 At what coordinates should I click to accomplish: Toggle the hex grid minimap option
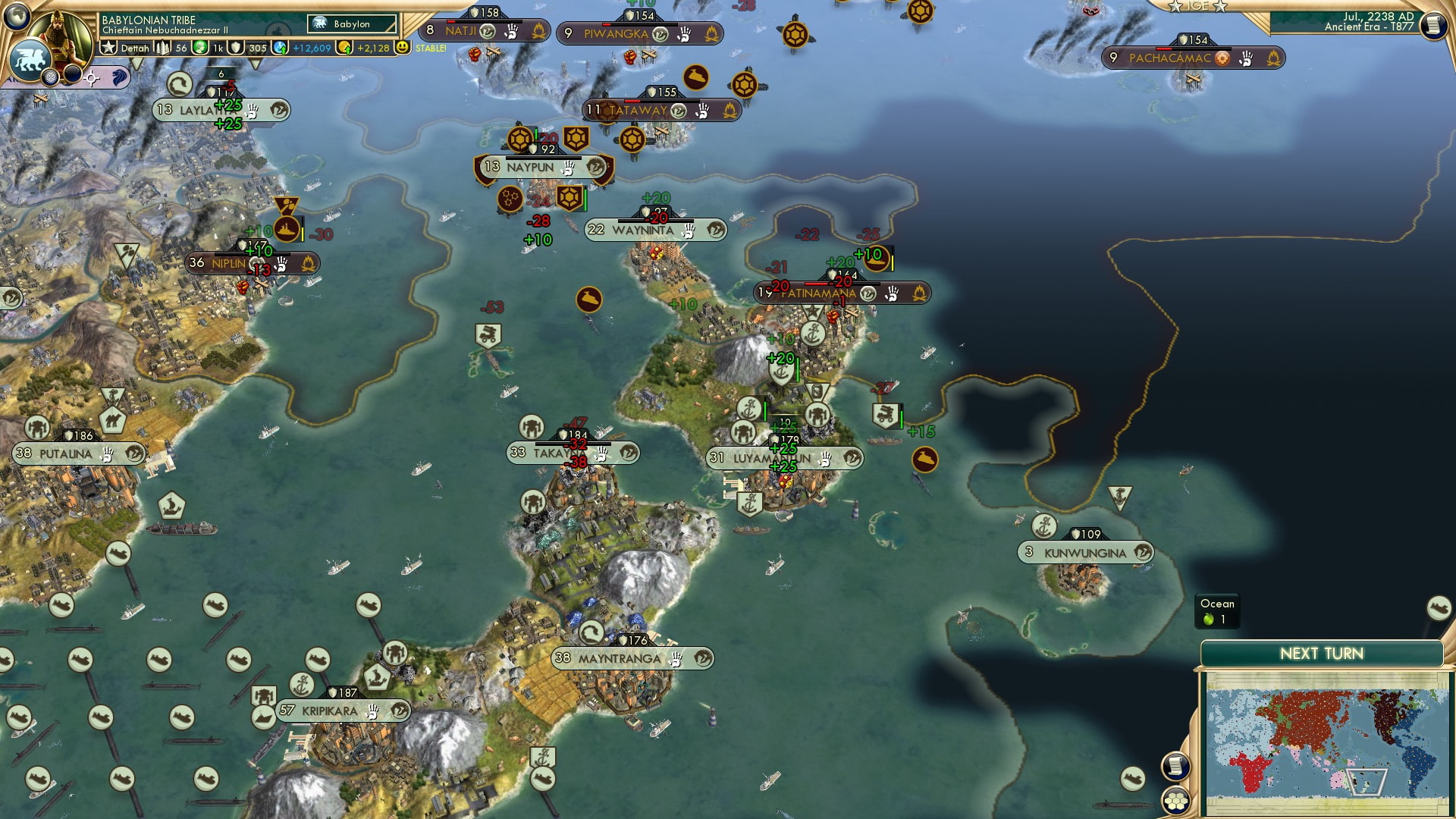pos(1175,800)
